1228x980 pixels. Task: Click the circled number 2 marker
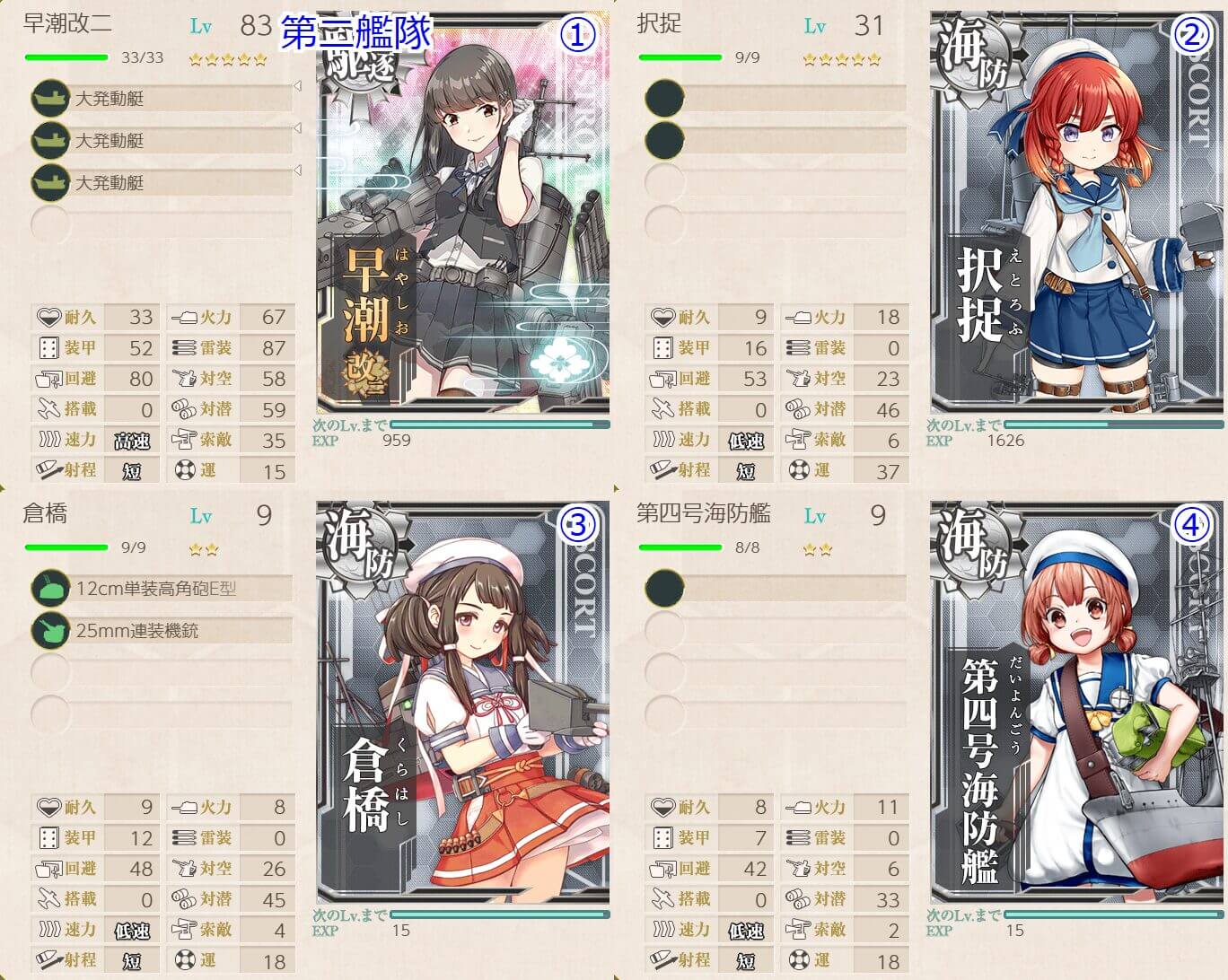1191,35
